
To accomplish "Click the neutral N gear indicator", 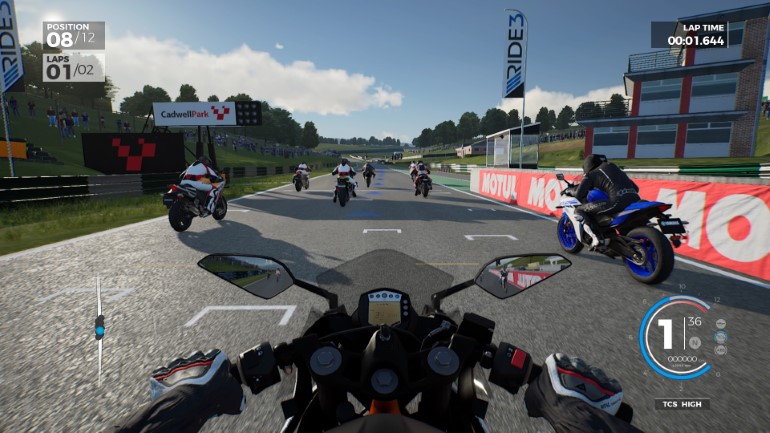I will tap(694, 342).
